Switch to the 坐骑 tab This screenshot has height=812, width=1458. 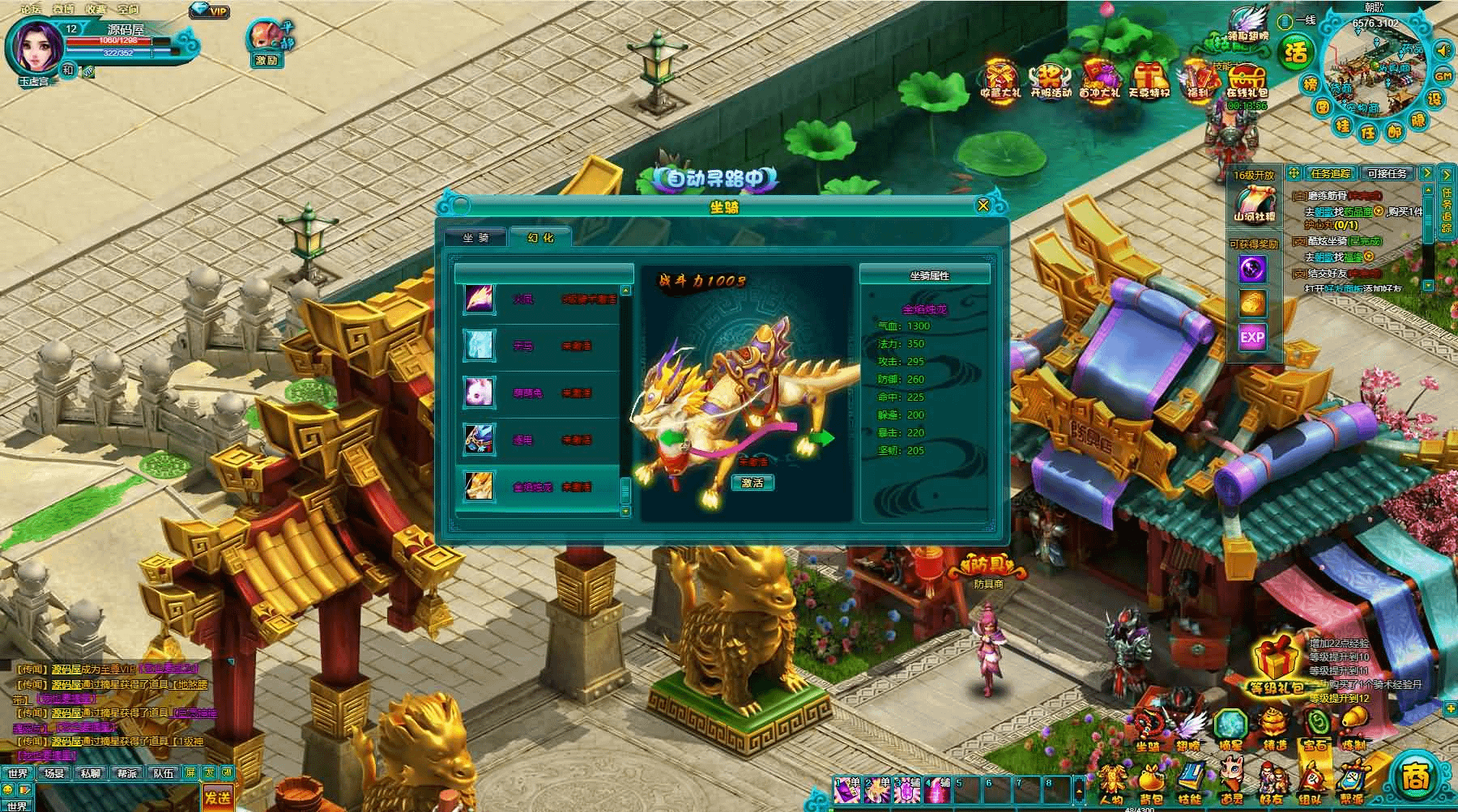(475, 238)
